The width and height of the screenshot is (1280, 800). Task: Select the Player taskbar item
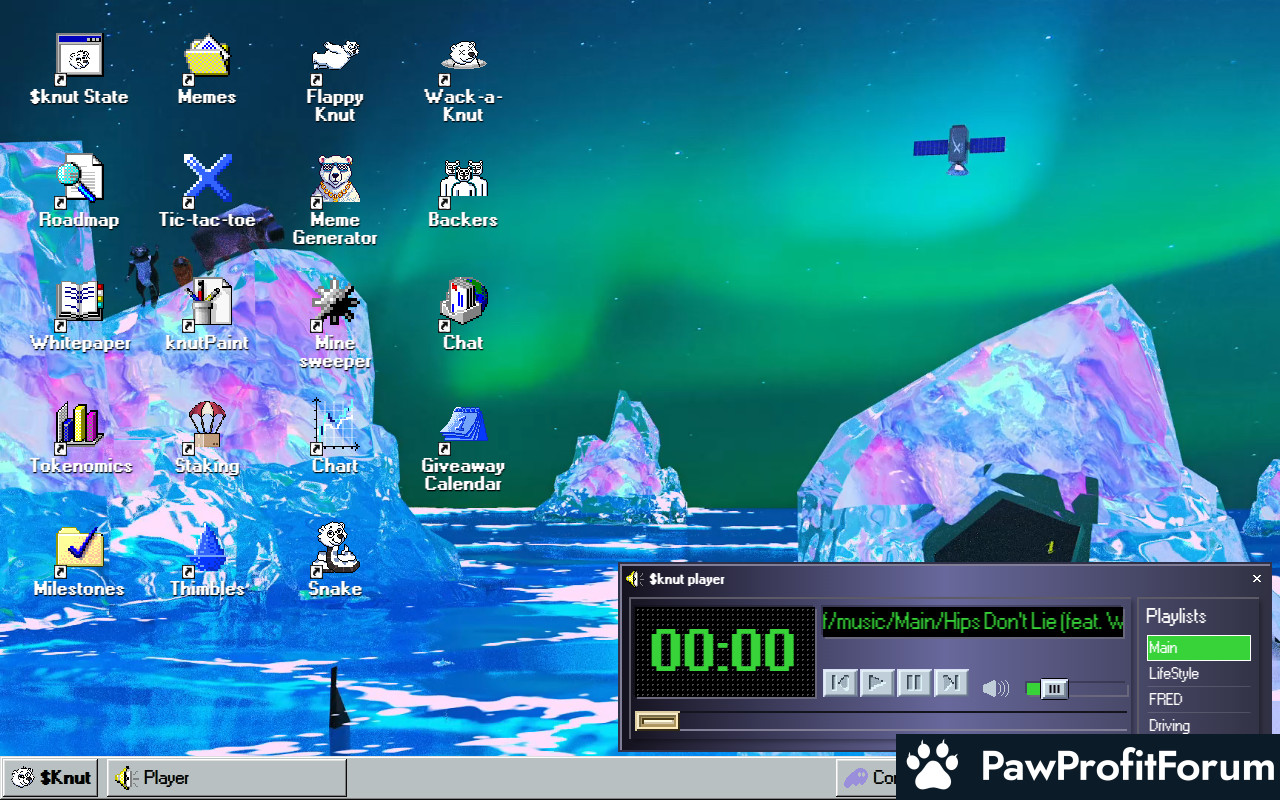click(x=227, y=778)
